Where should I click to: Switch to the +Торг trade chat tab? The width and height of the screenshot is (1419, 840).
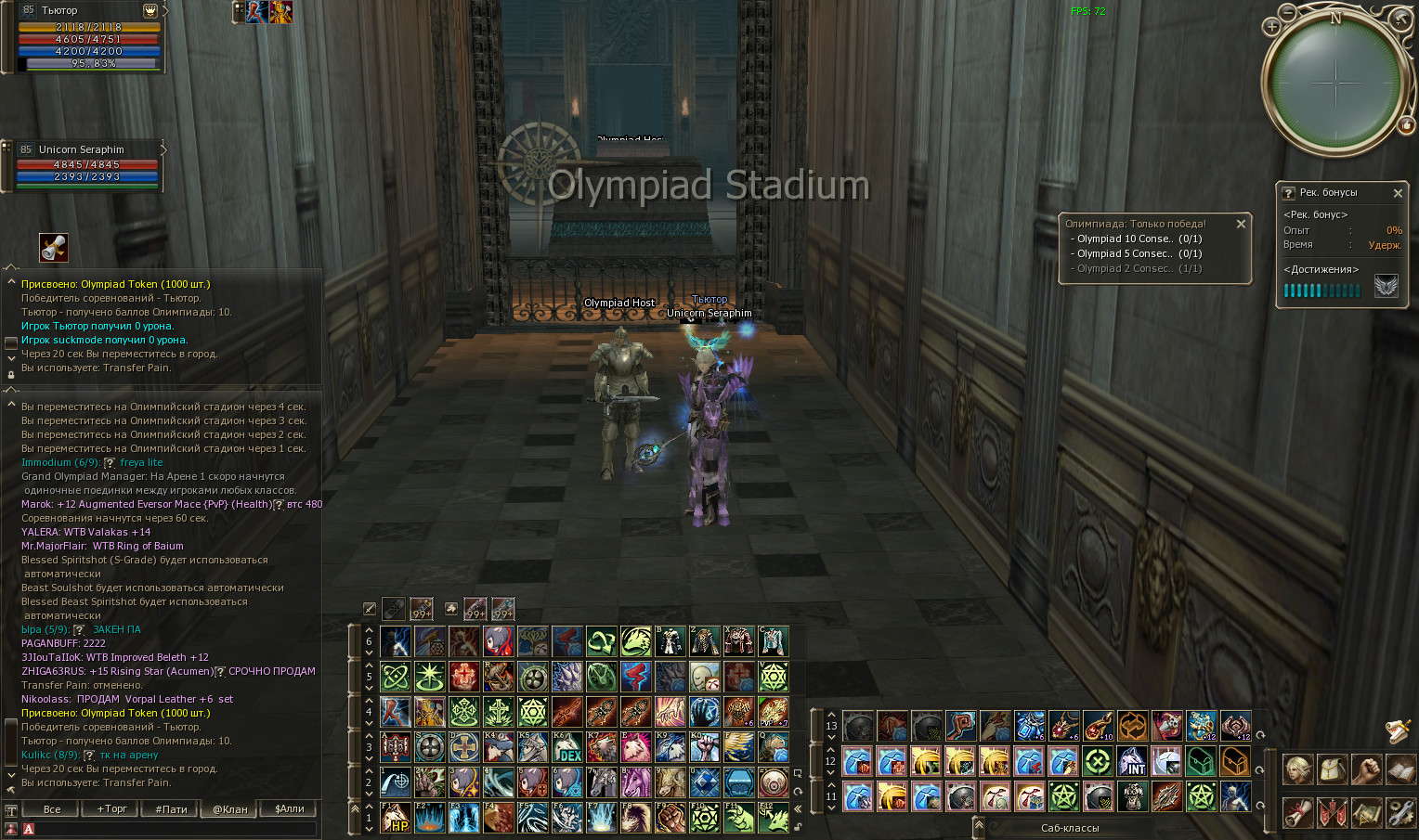pos(111,808)
